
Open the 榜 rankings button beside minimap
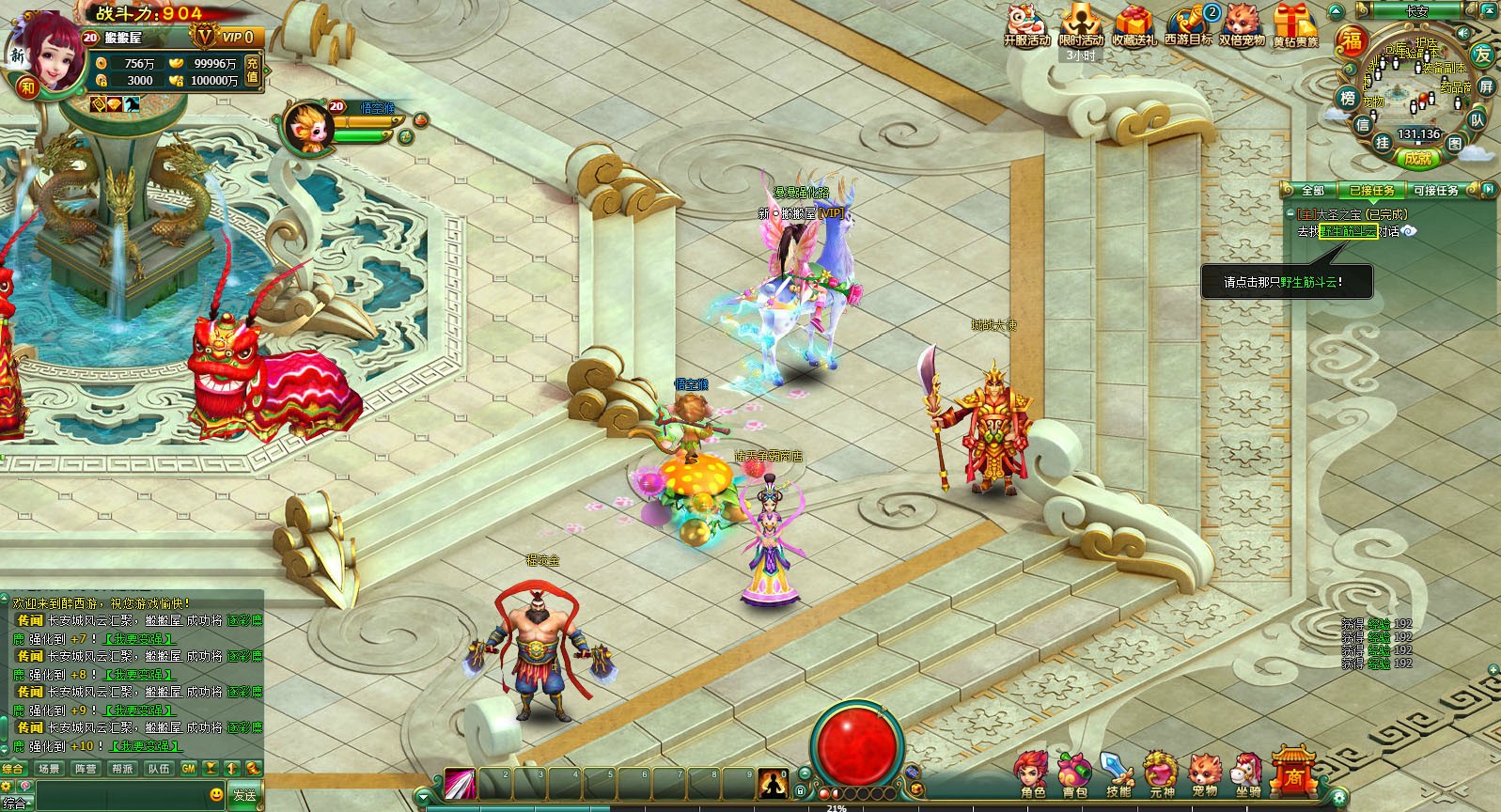[1347, 98]
